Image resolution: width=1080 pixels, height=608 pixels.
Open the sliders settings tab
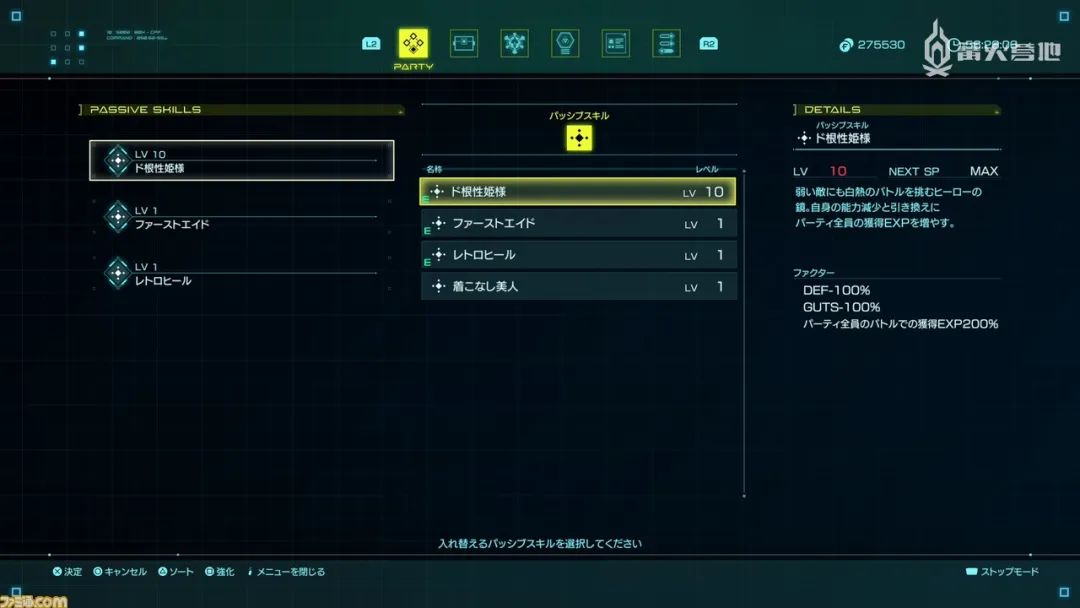(x=666, y=44)
